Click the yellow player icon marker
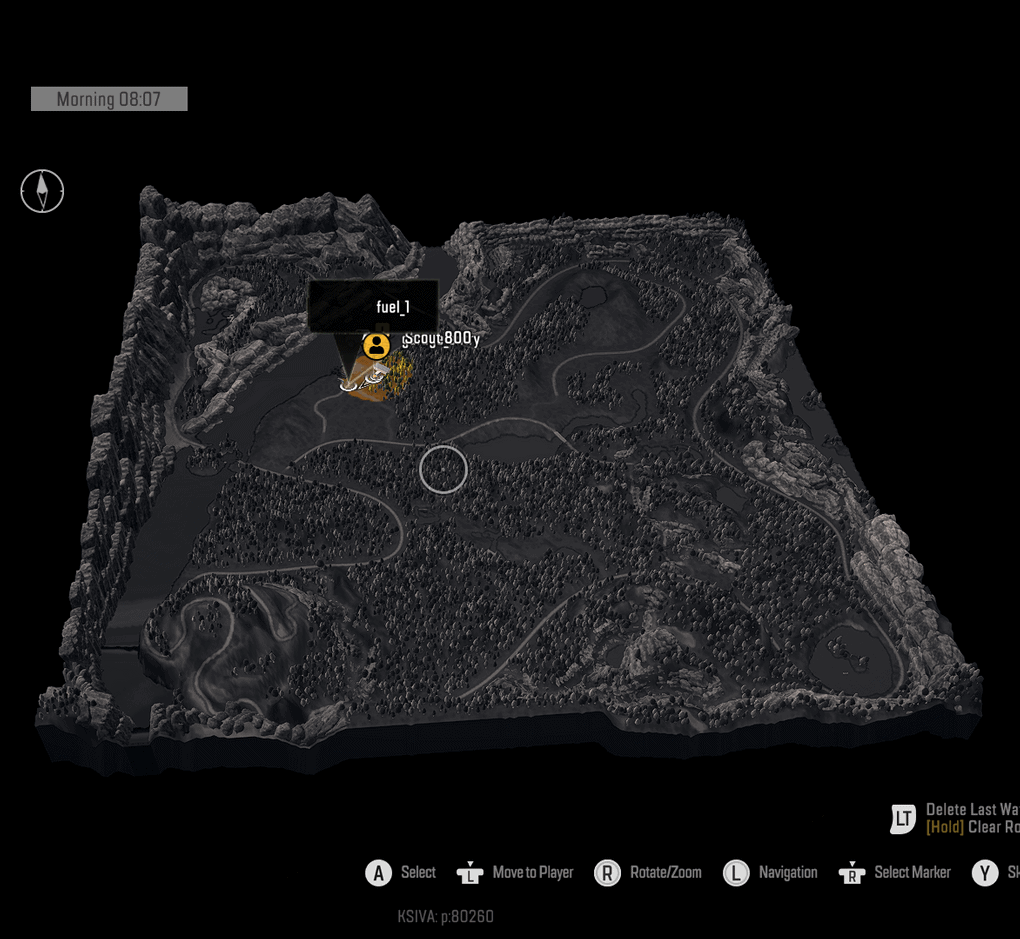This screenshot has height=939, width=1020. [376, 346]
